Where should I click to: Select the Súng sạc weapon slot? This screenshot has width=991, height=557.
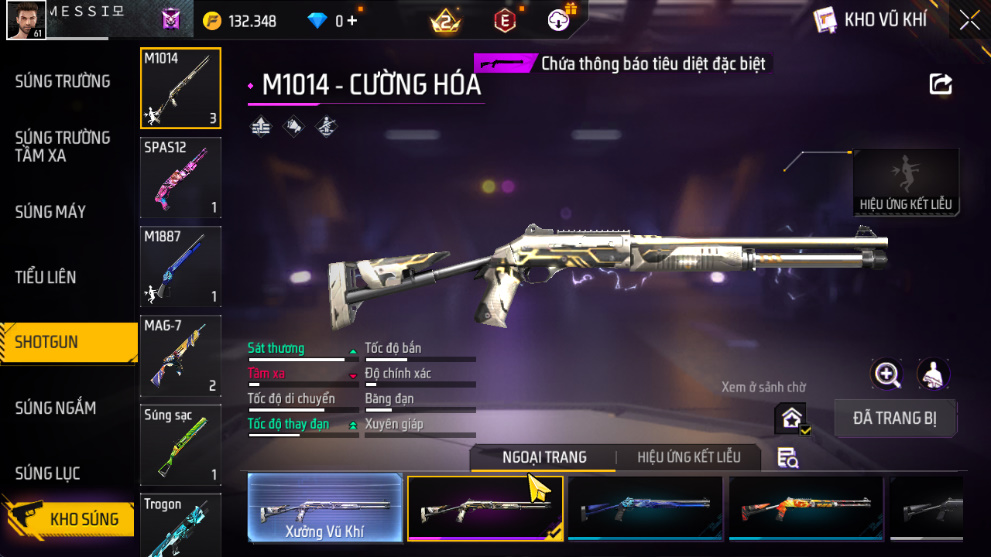click(181, 444)
